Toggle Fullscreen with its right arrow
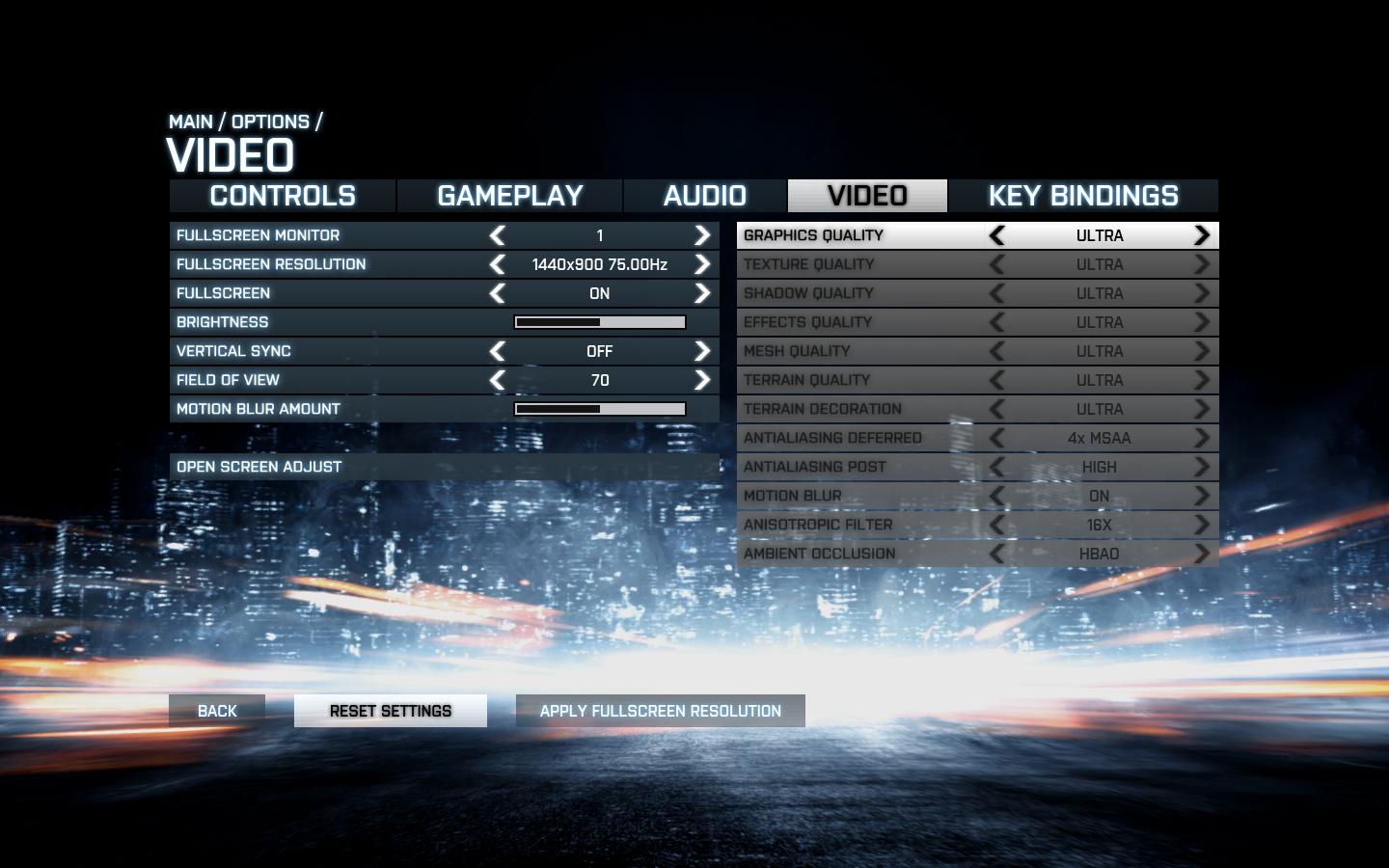The height and width of the screenshot is (868, 1389). coord(702,293)
